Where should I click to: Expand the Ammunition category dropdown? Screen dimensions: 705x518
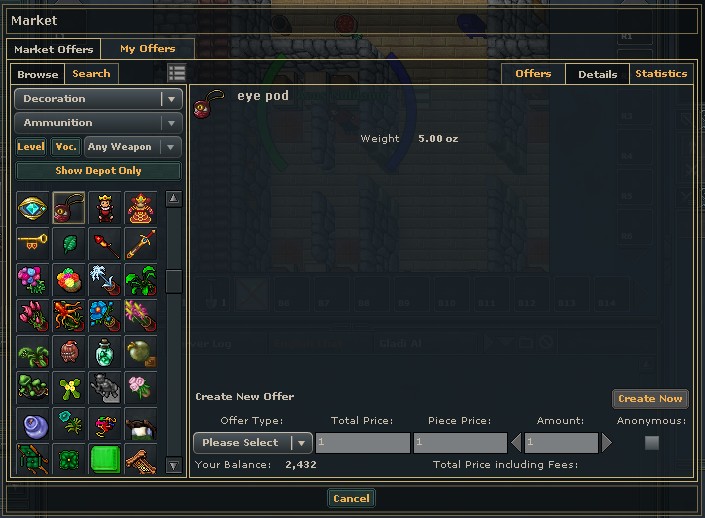pyautogui.click(x=98, y=123)
